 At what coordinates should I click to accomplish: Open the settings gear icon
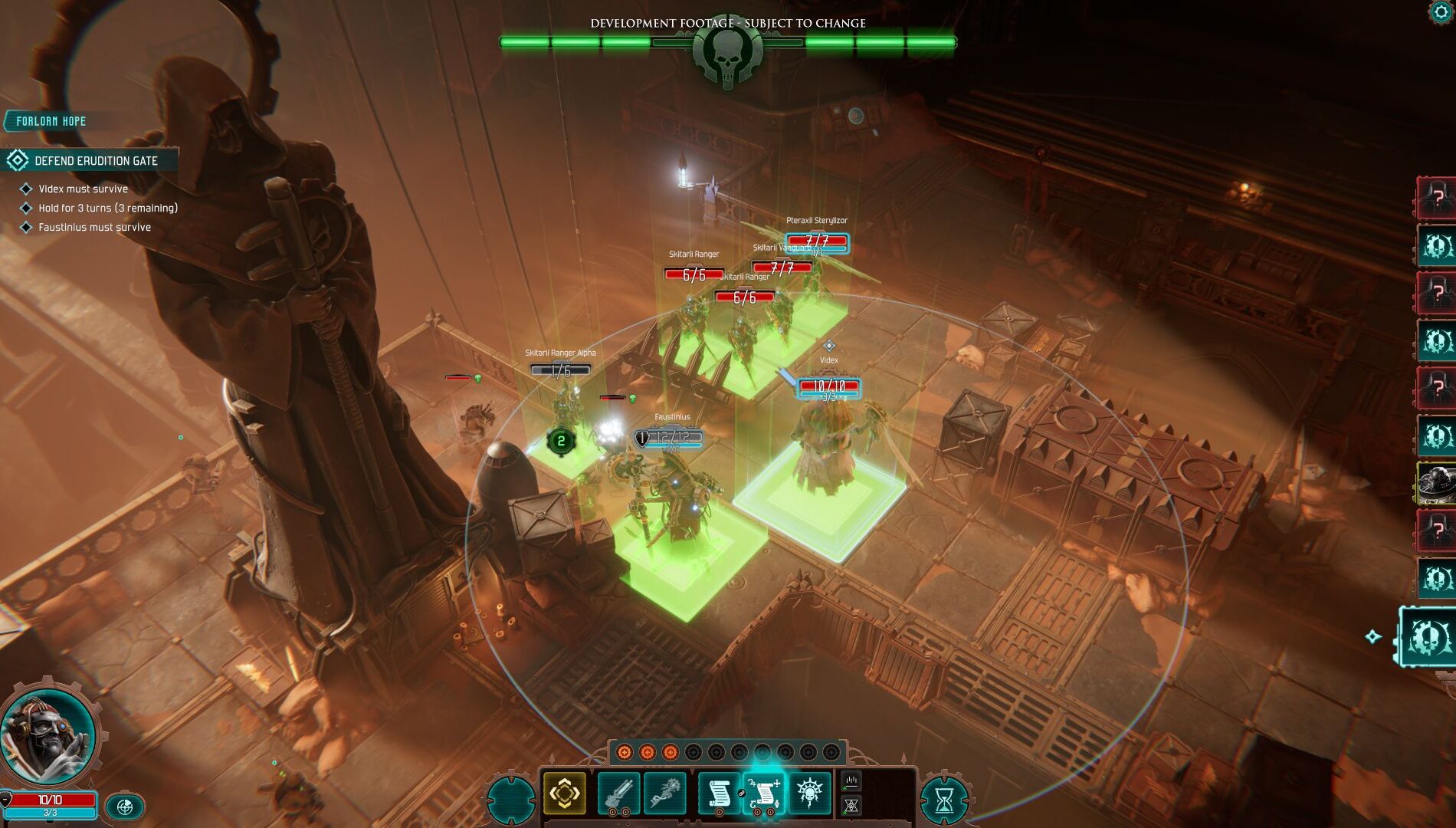(1441, 11)
